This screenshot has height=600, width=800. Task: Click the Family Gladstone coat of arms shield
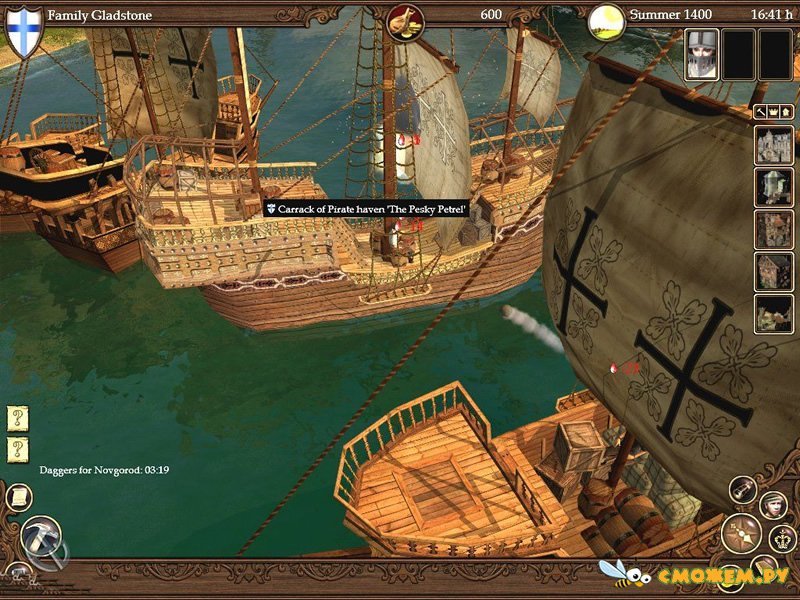coord(24,28)
